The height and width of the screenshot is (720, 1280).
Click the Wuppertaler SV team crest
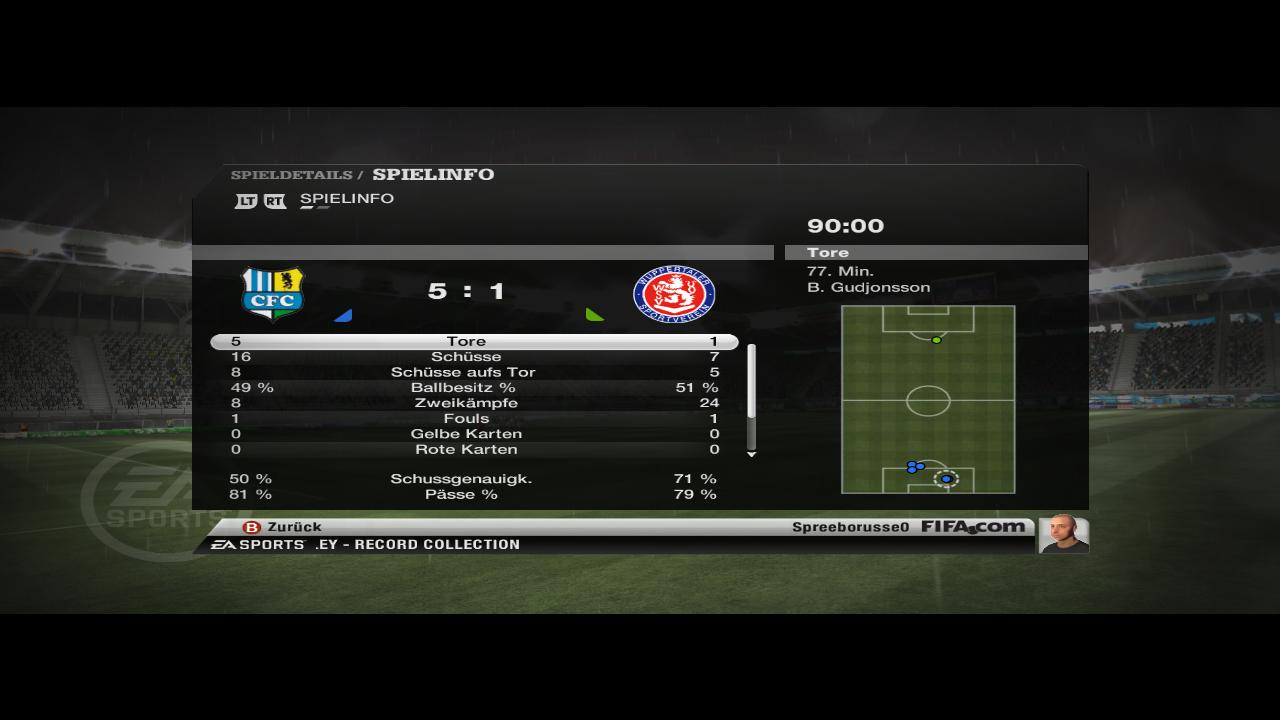(674, 294)
